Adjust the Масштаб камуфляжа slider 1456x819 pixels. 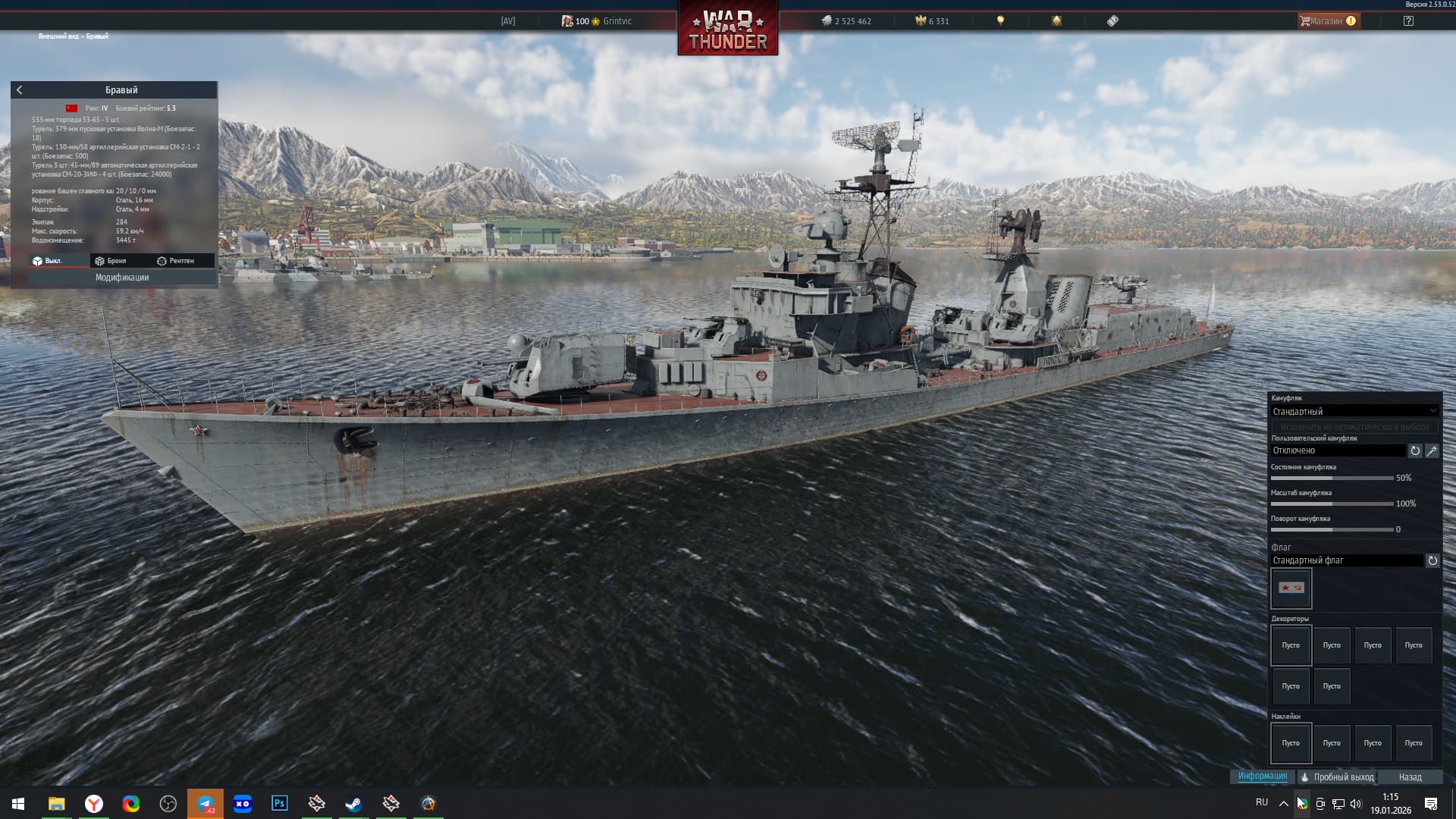(x=1332, y=504)
